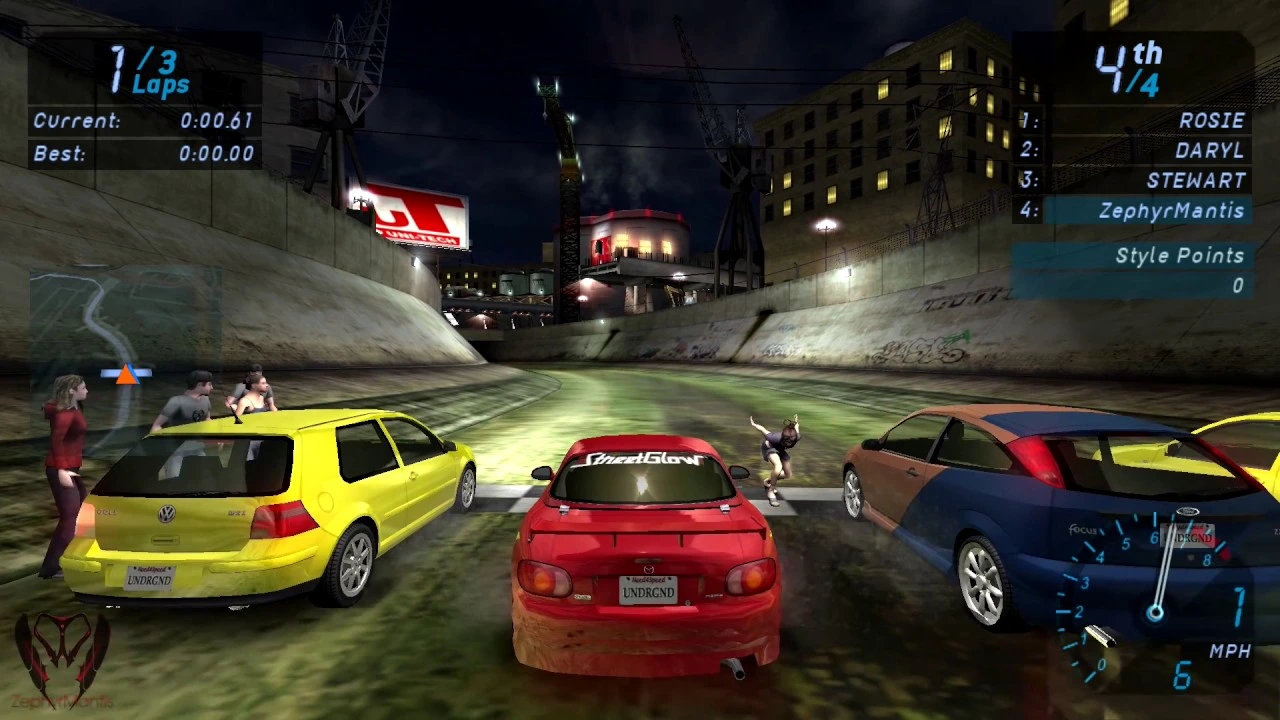Click the UNDRGND license plate on the red car
This screenshot has height=720, width=1280.
[x=649, y=591]
